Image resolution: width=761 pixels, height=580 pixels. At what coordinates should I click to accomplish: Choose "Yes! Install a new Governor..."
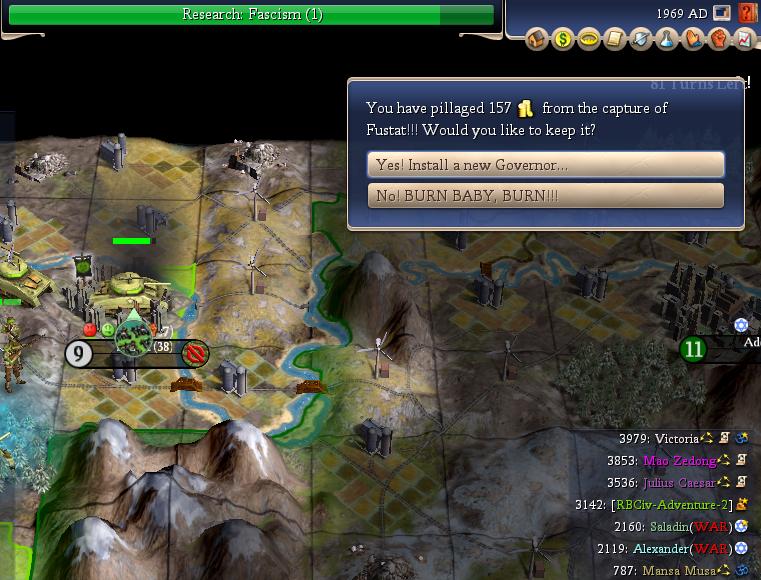[x=546, y=164]
